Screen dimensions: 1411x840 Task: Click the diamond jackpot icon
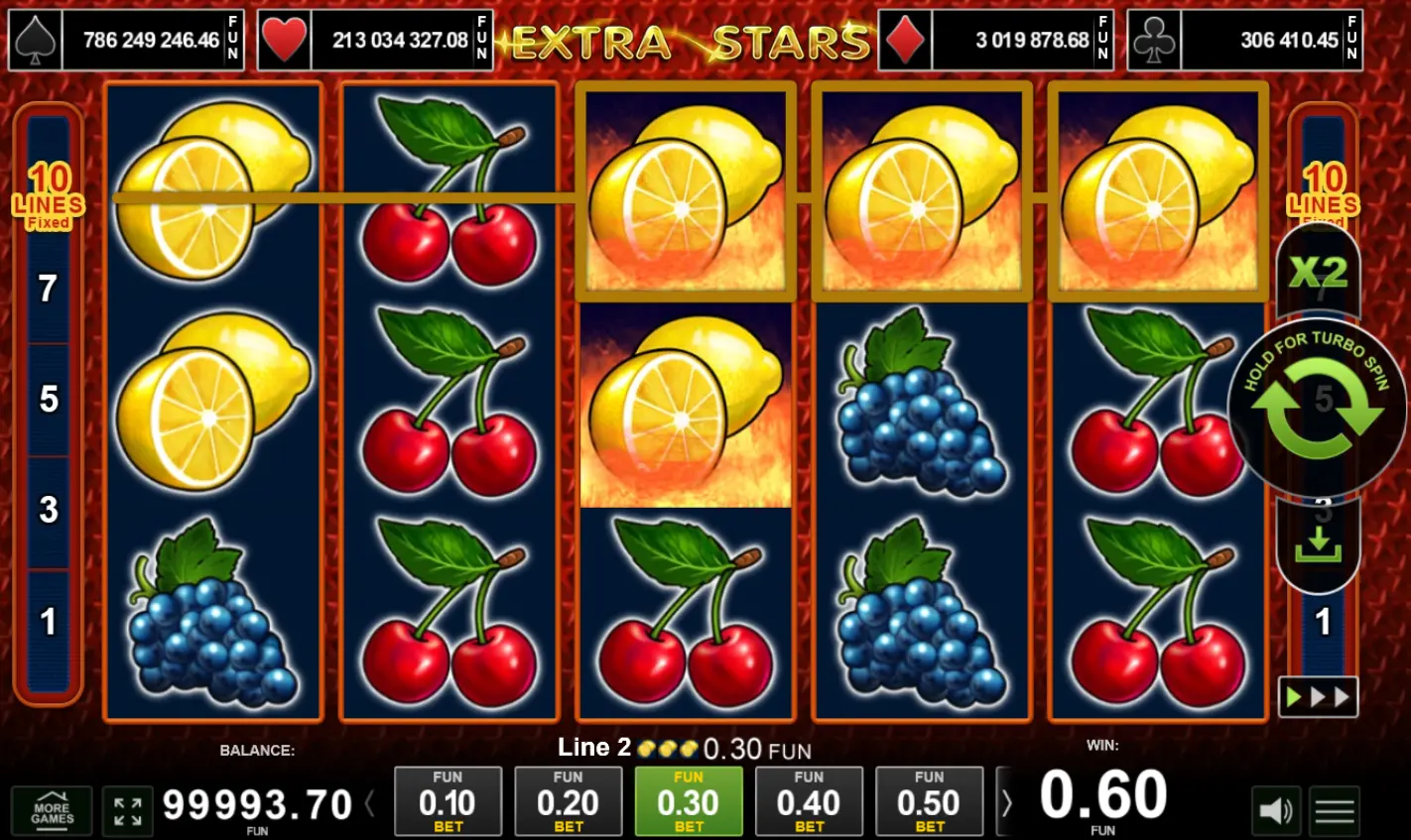click(x=904, y=41)
